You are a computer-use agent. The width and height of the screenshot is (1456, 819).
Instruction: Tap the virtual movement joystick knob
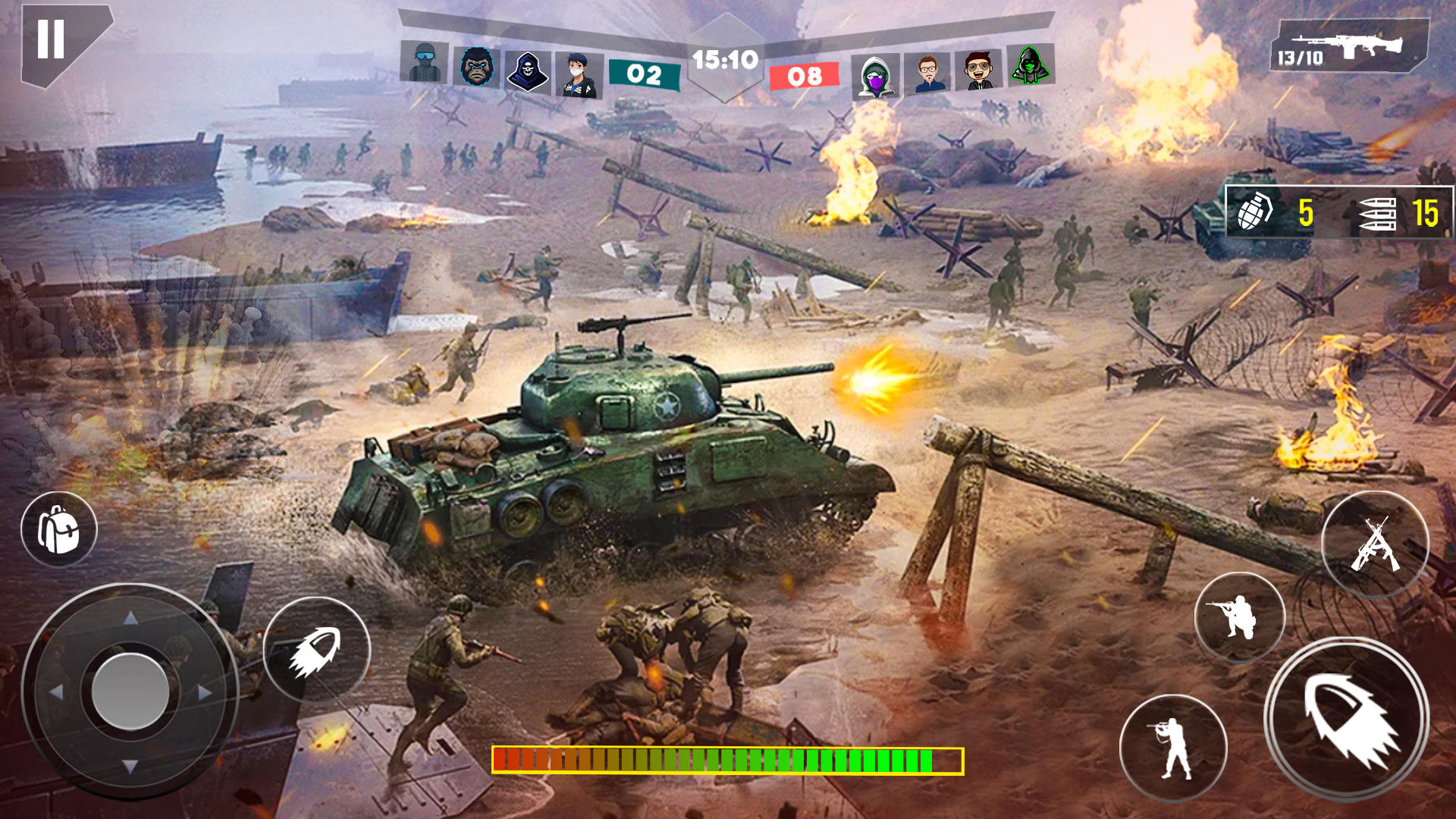[130, 691]
